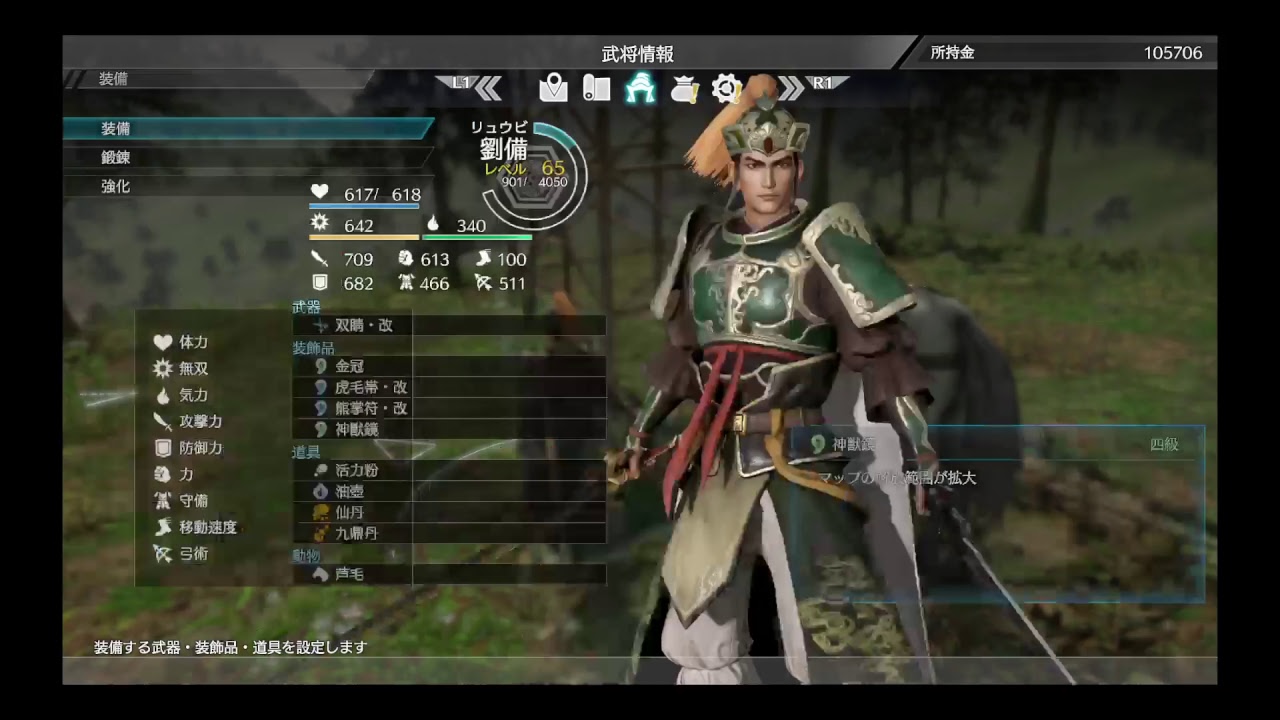Choose the 虎毛帯・改 accessory slot

(450, 387)
